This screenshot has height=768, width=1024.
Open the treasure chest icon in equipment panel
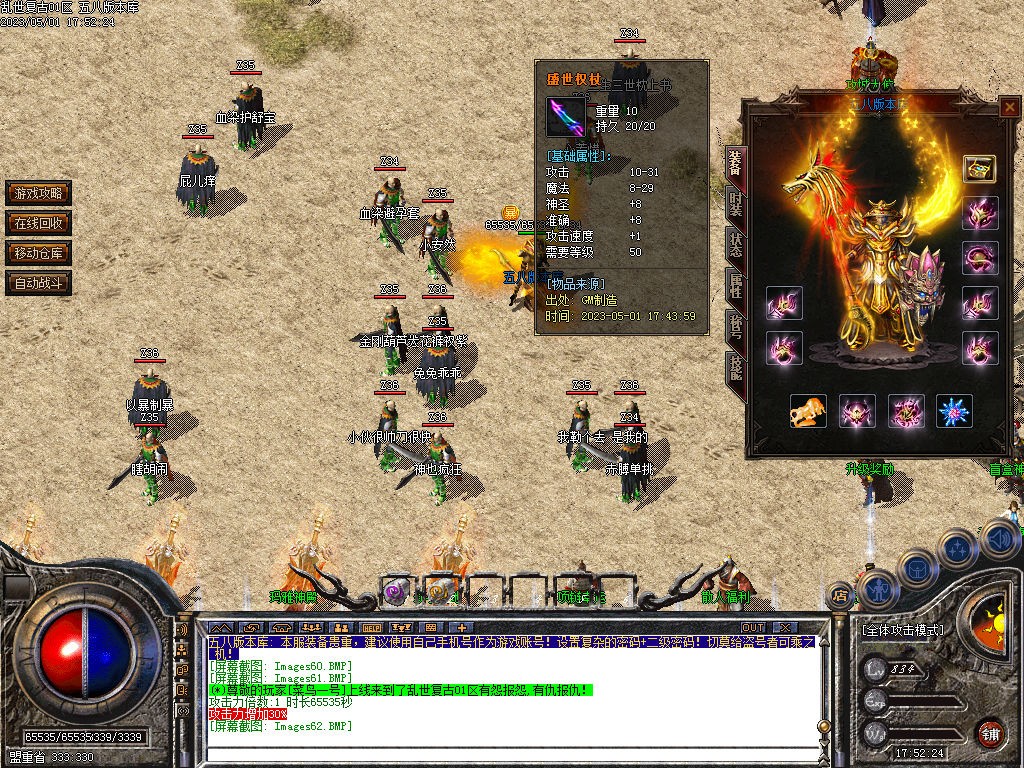[979, 168]
